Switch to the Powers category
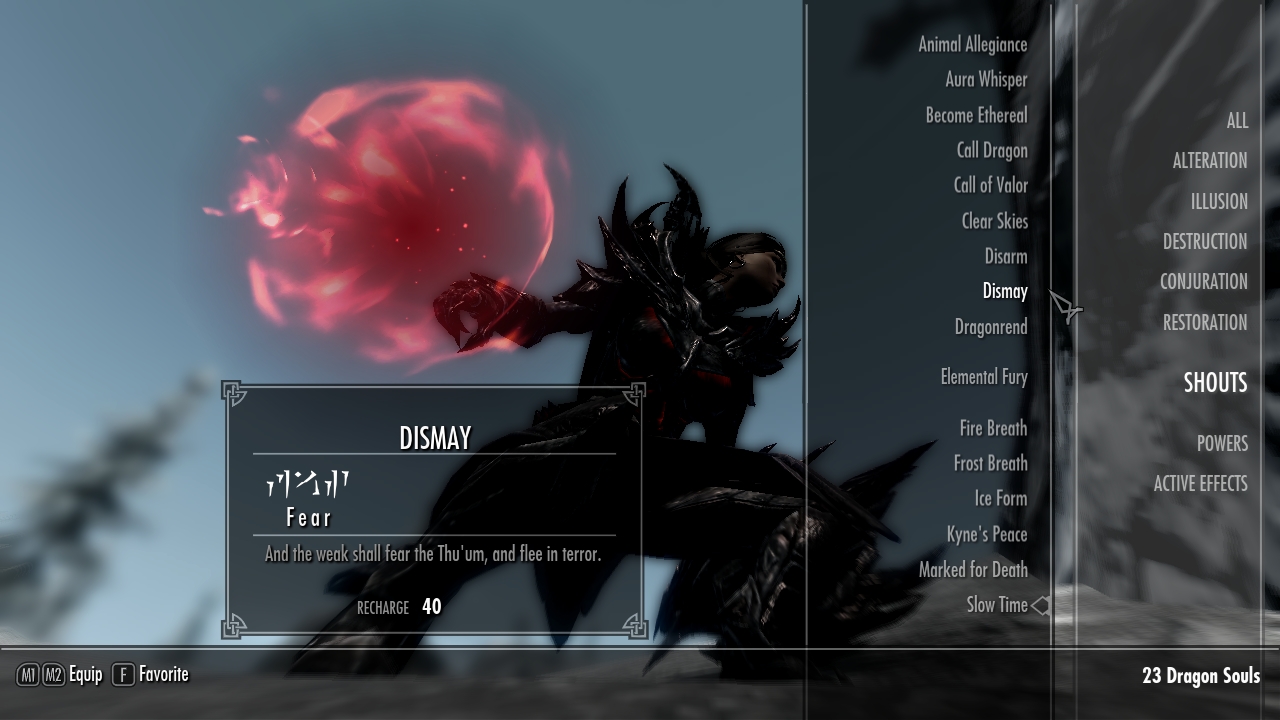1280x720 pixels. [x=1221, y=444]
